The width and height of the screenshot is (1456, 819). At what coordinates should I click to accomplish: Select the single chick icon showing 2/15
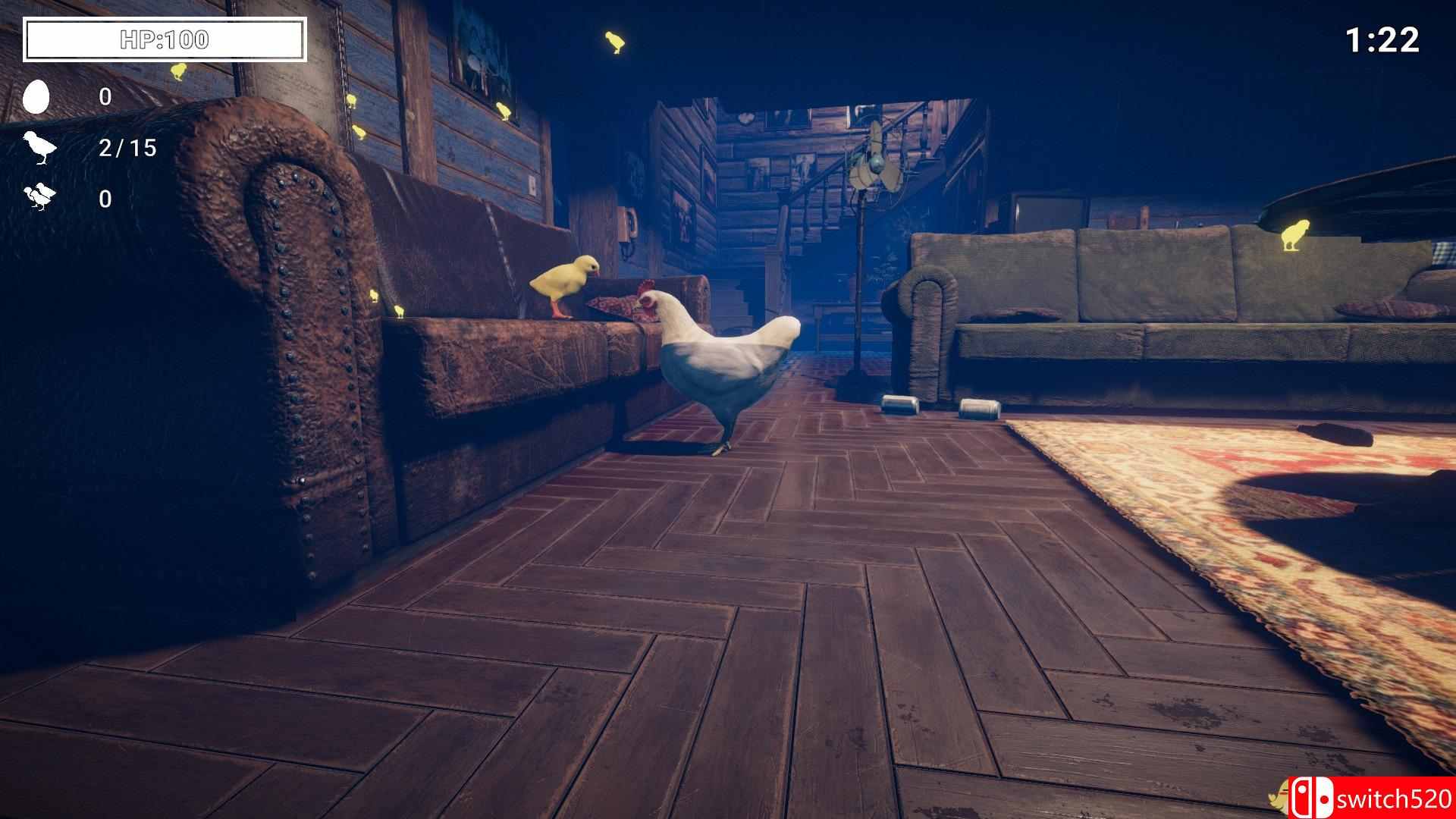coord(41,149)
